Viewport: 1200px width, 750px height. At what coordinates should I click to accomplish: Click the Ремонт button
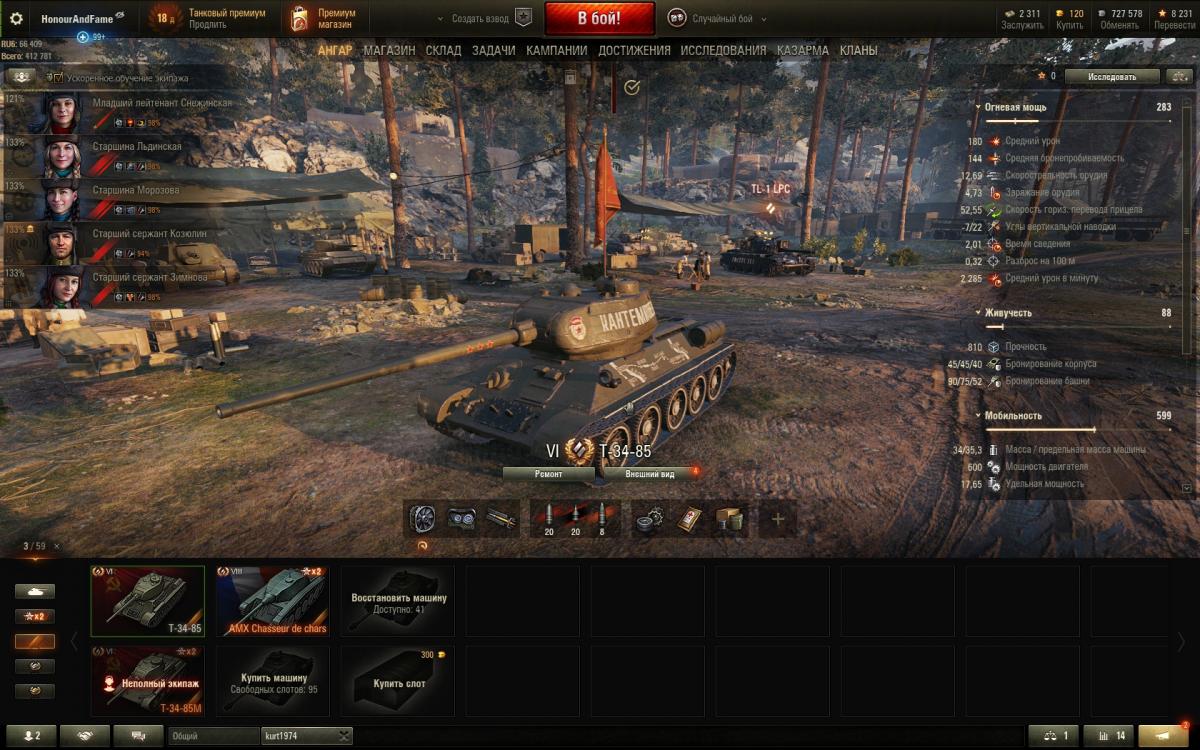coord(548,474)
